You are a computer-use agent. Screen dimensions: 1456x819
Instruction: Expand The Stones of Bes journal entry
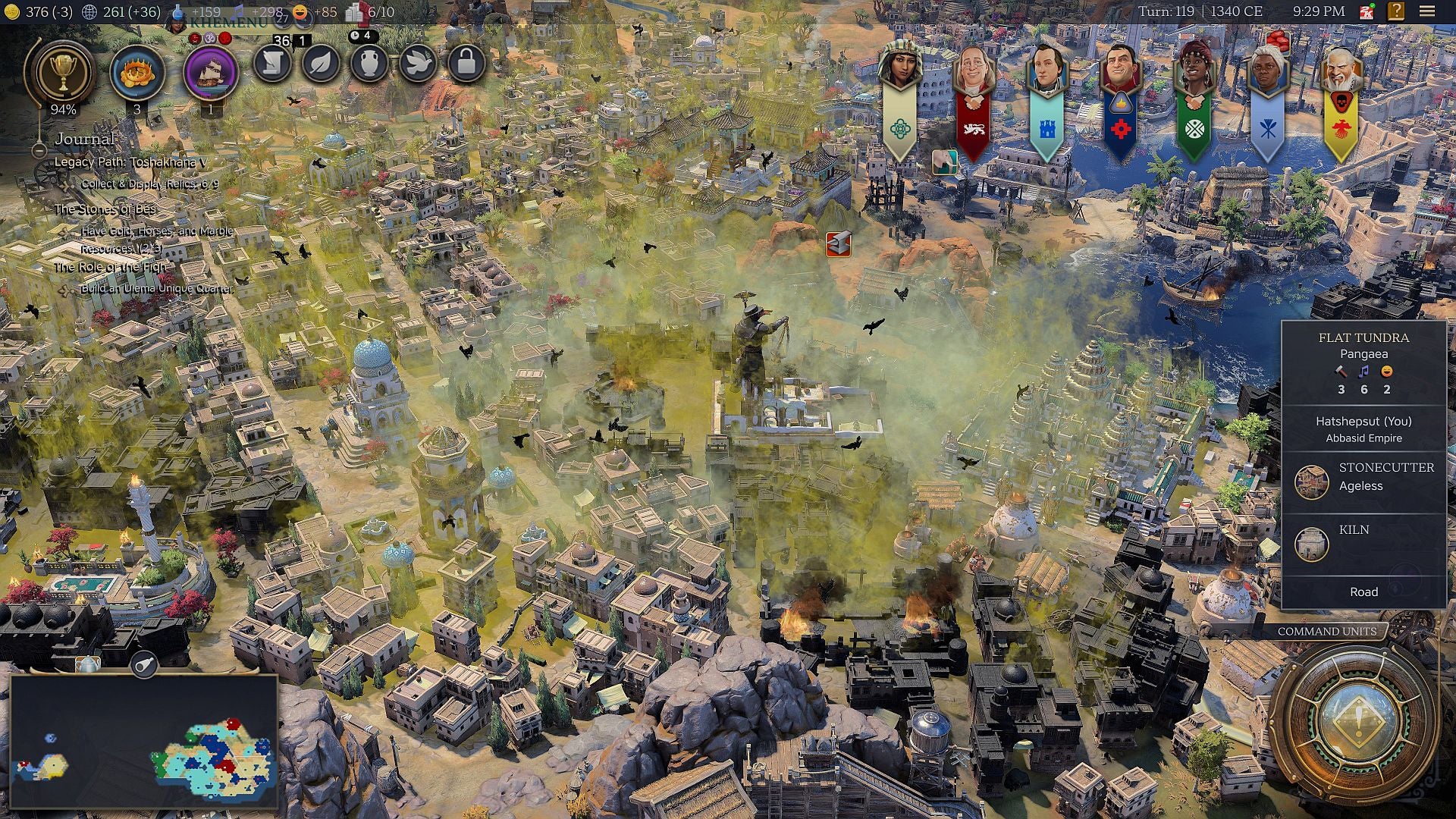coord(106,210)
